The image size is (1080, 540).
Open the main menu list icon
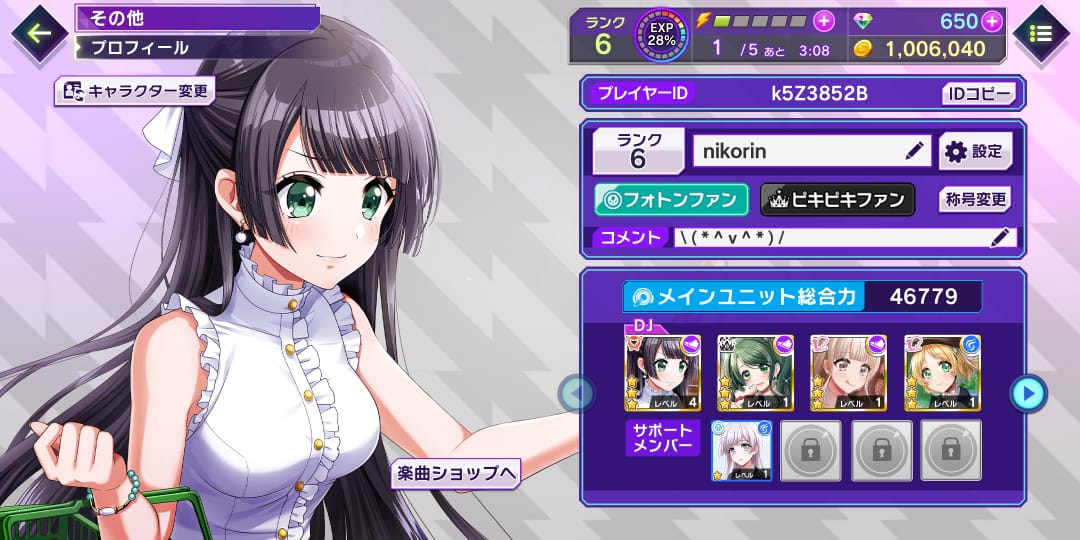(x=1040, y=33)
